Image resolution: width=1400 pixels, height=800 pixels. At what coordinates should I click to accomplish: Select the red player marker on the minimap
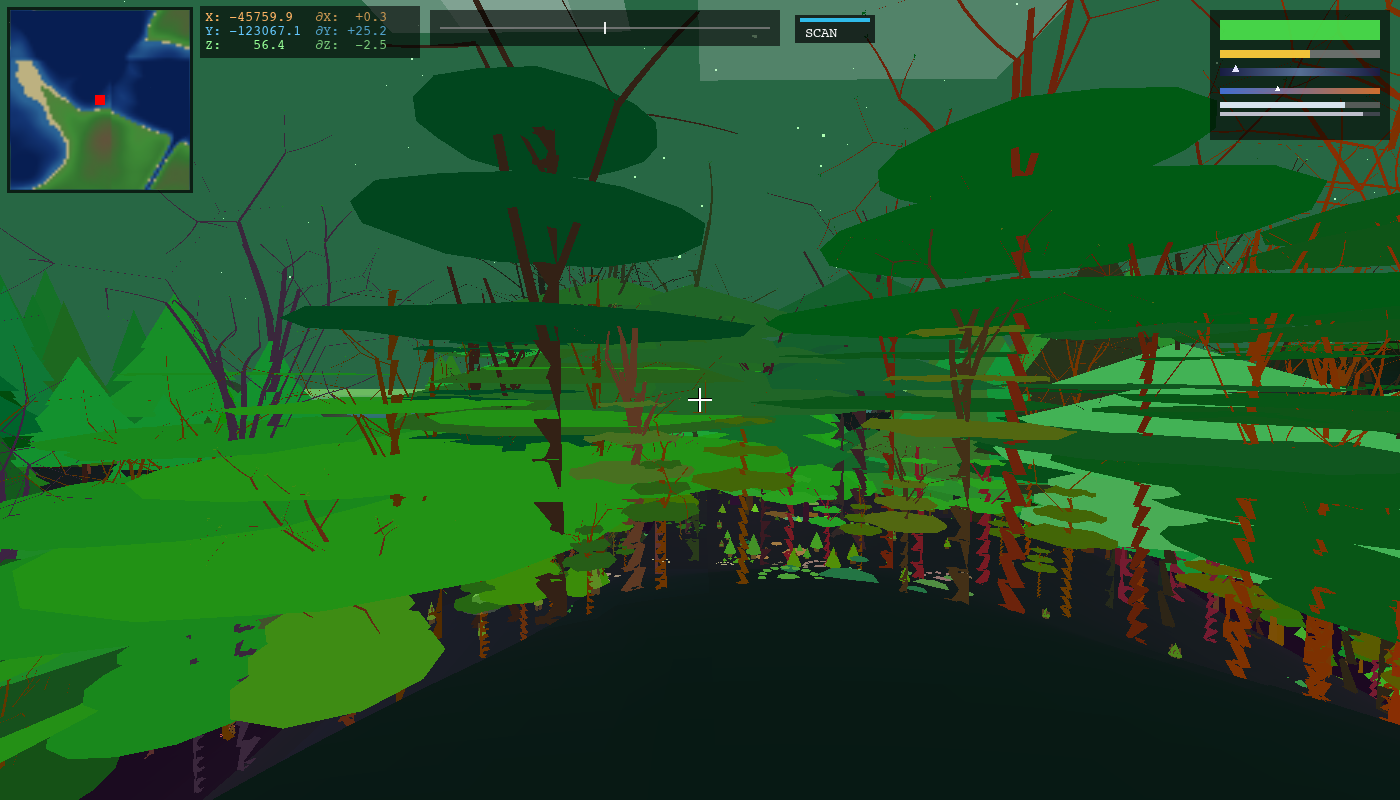[x=99, y=100]
